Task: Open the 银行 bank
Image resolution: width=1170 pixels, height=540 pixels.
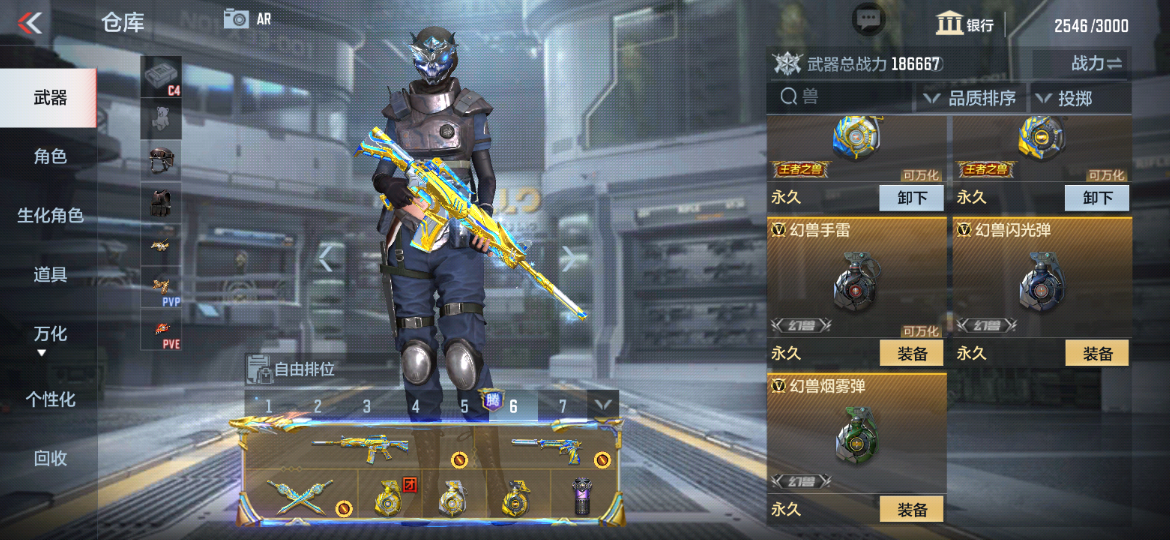Action: point(965,25)
